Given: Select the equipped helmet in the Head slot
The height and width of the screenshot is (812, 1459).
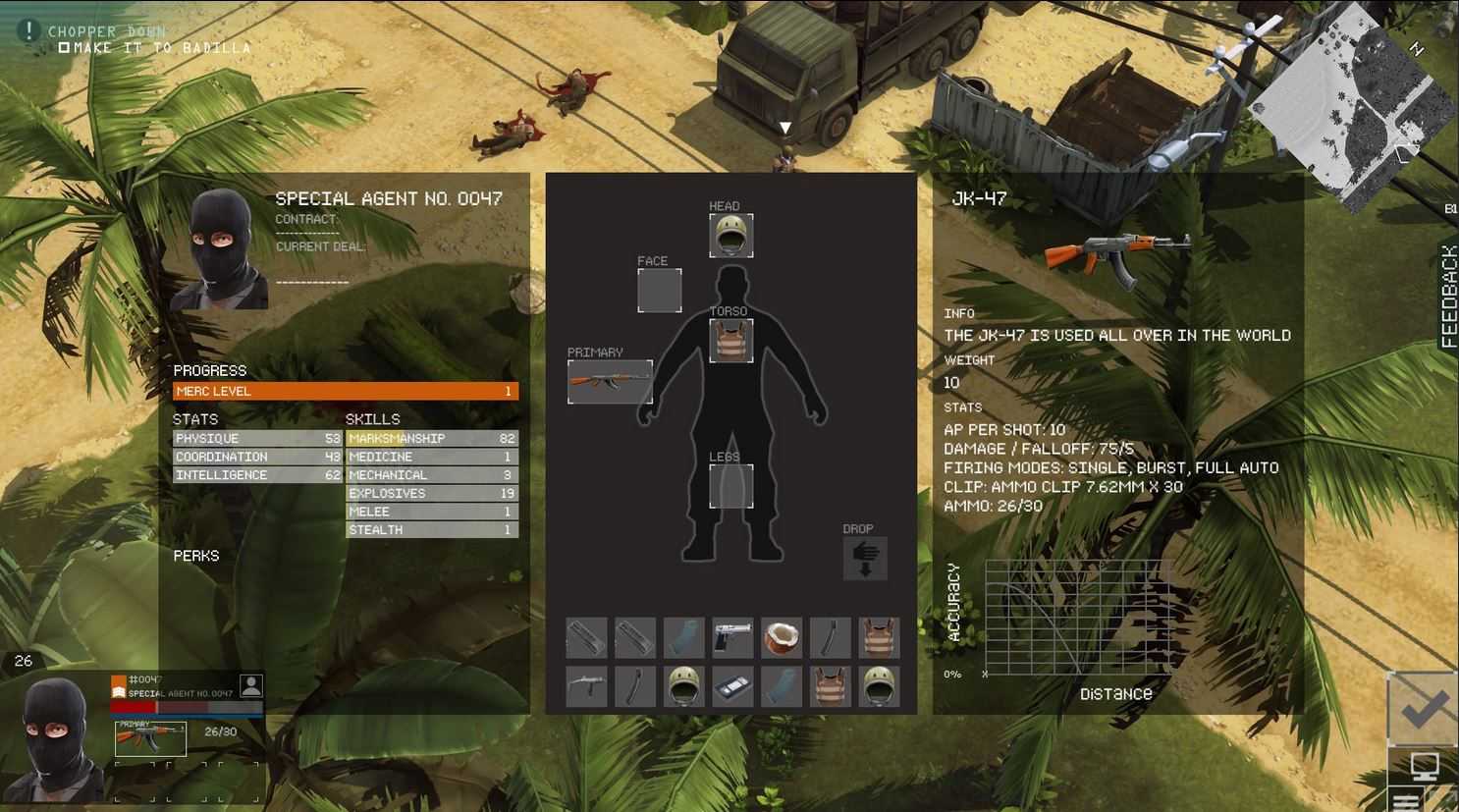Looking at the screenshot, I should point(730,236).
